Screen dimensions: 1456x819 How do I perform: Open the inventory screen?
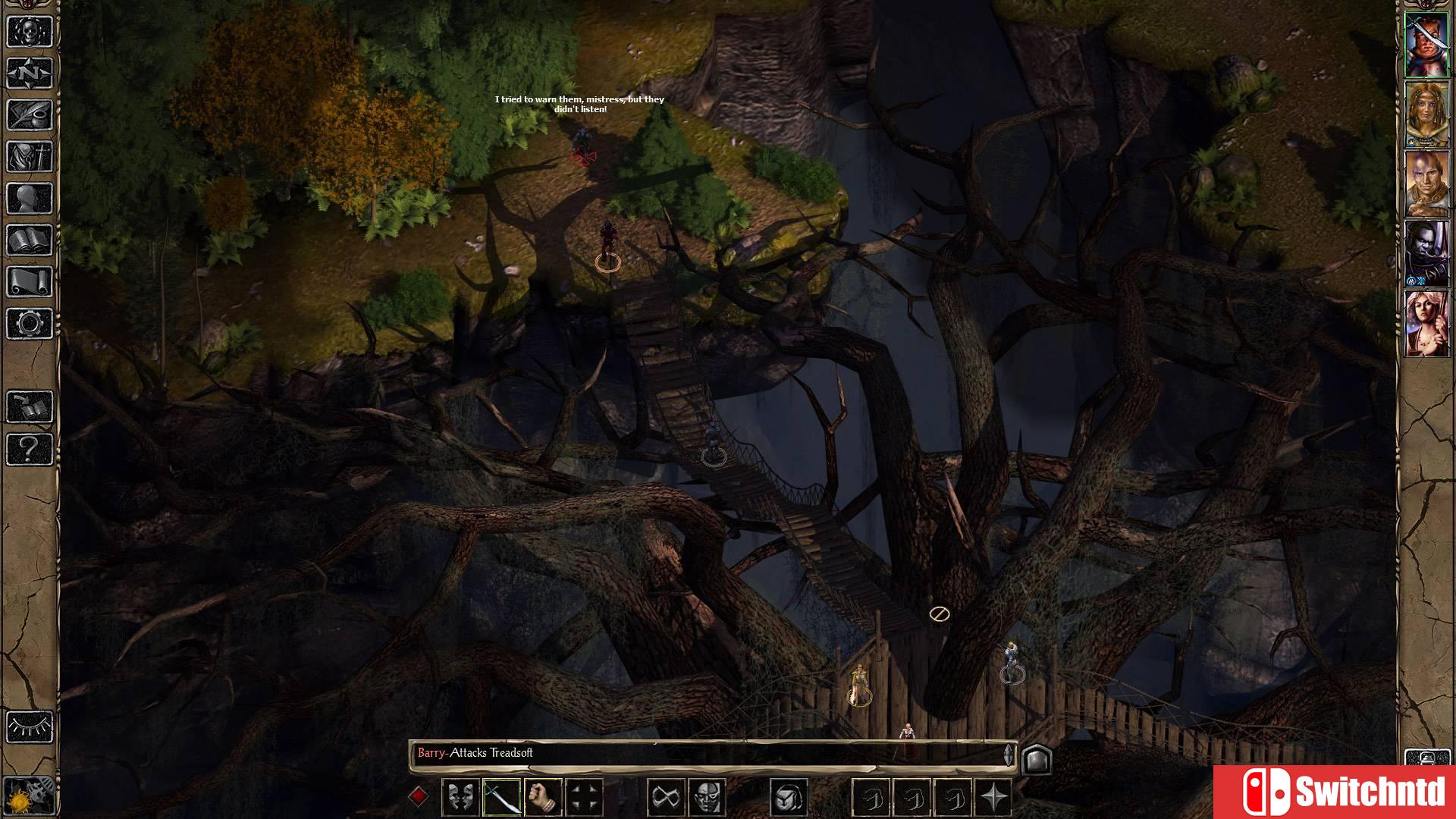30,157
